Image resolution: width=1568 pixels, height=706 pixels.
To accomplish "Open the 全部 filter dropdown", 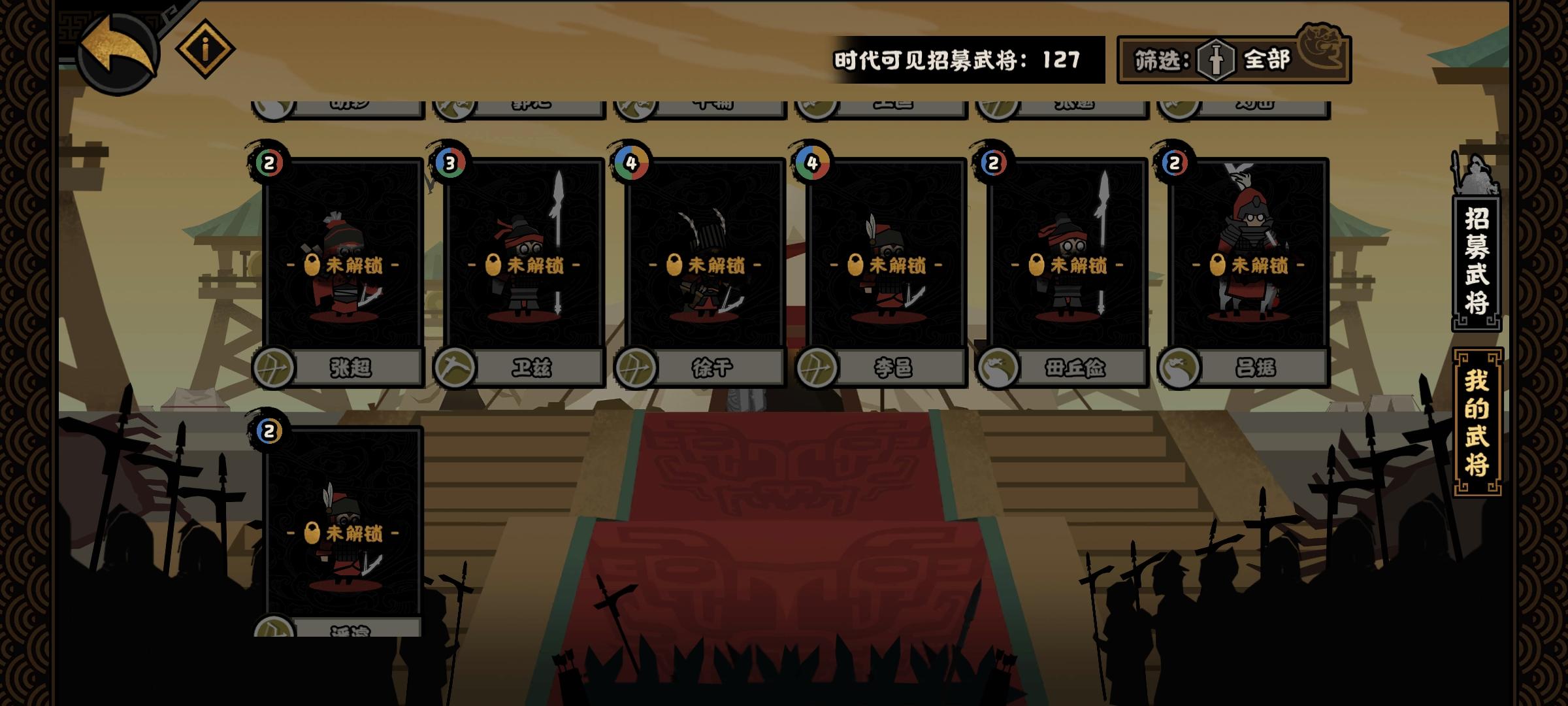I will coord(1267,58).
